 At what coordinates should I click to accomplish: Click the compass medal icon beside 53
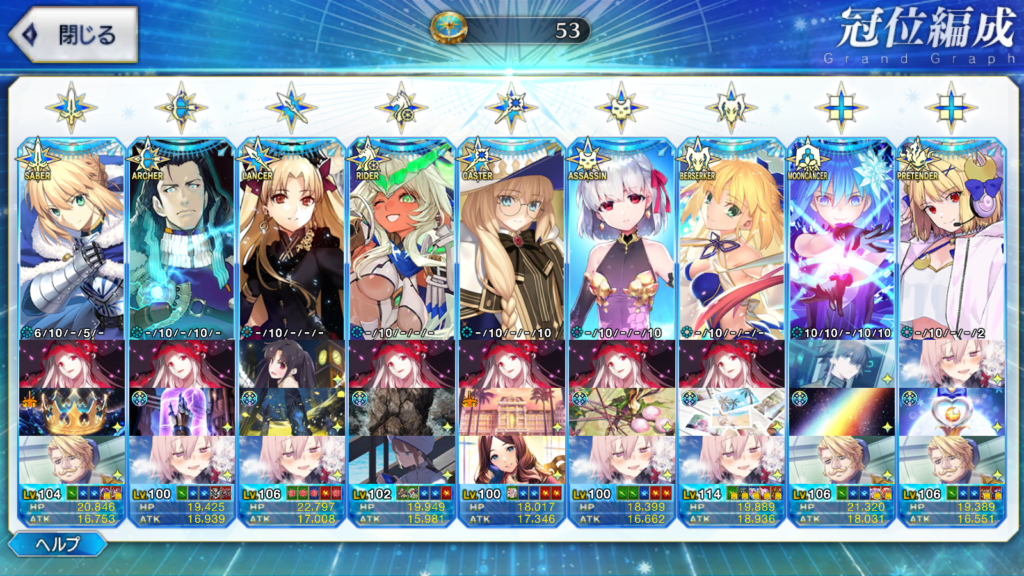point(446,28)
